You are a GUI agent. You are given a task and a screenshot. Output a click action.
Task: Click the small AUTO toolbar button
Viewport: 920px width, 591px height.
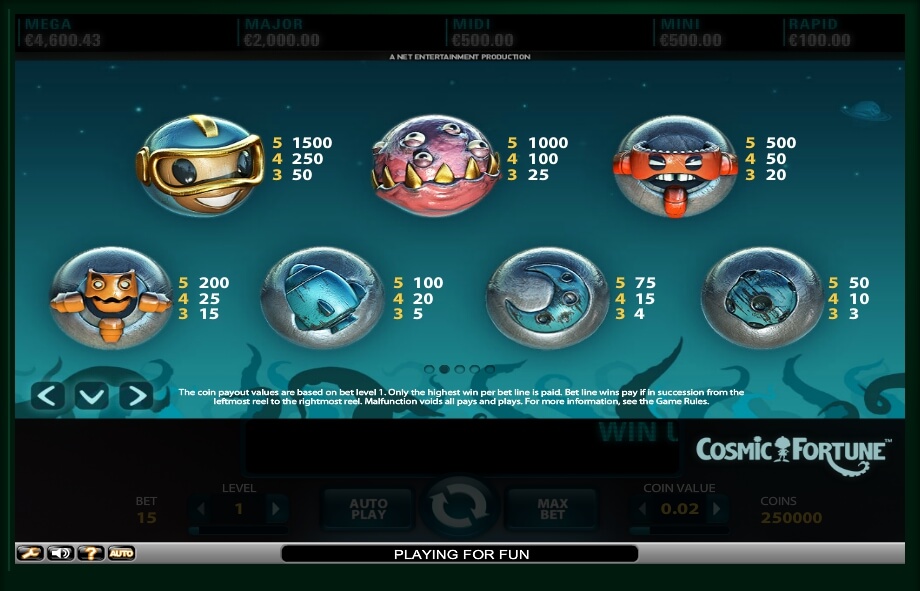tap(121, 553)
